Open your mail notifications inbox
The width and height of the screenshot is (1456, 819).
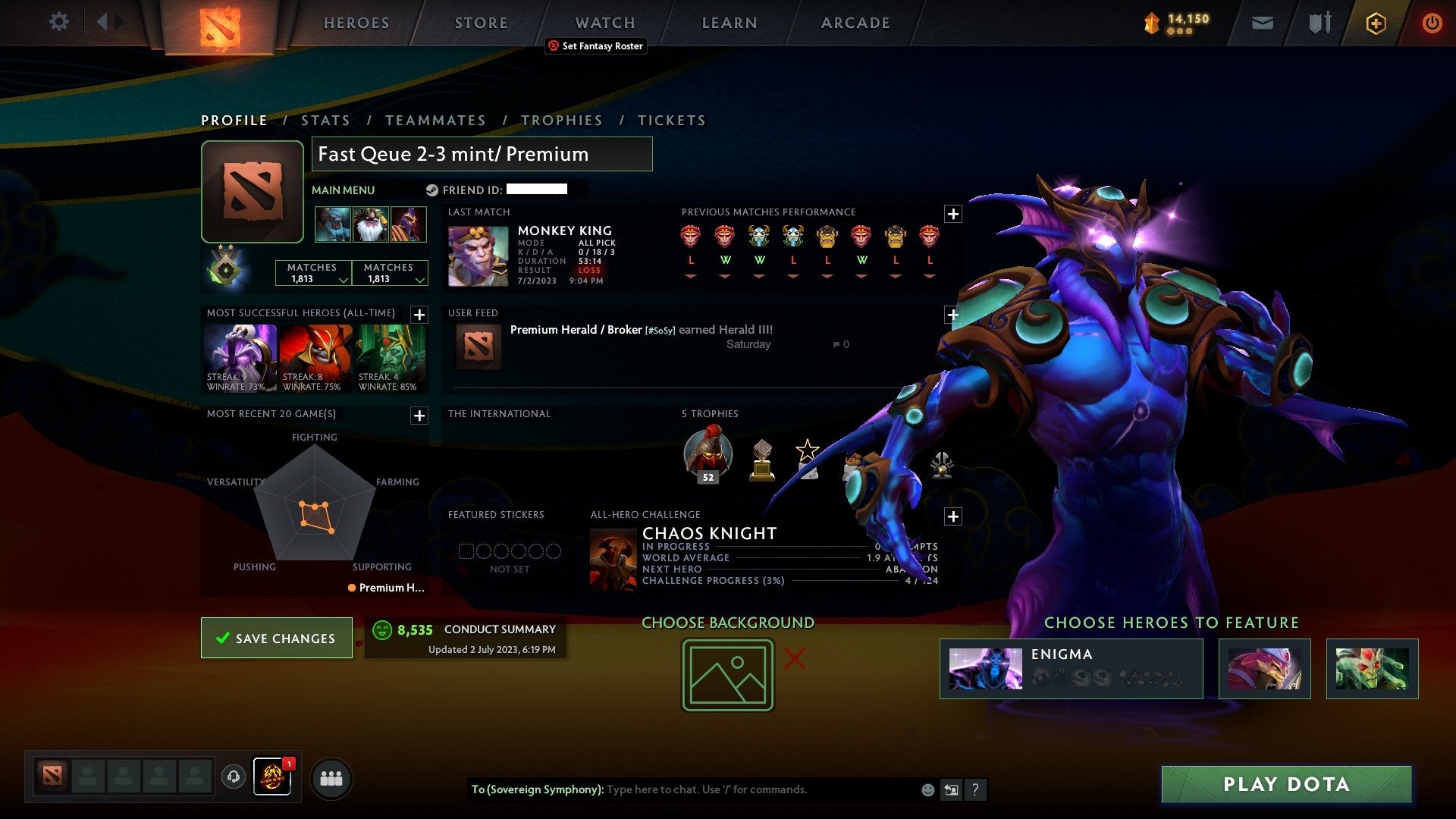tap(1262, 23)
